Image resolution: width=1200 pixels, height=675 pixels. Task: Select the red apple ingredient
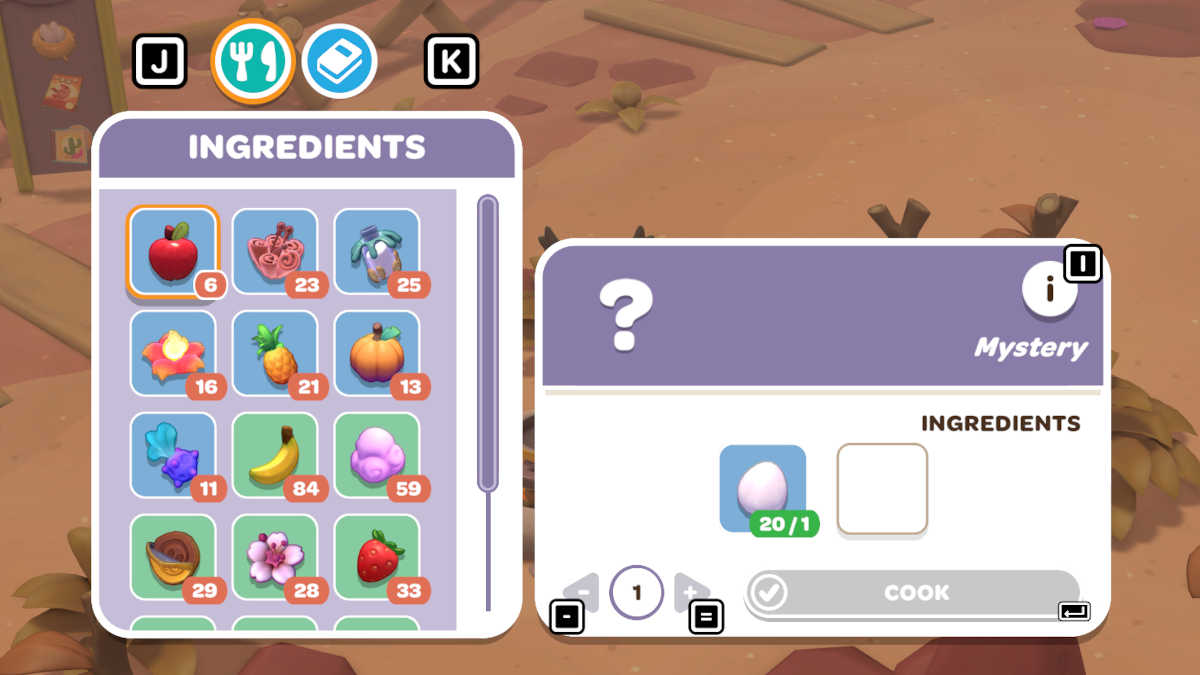[x=172, y=252]
